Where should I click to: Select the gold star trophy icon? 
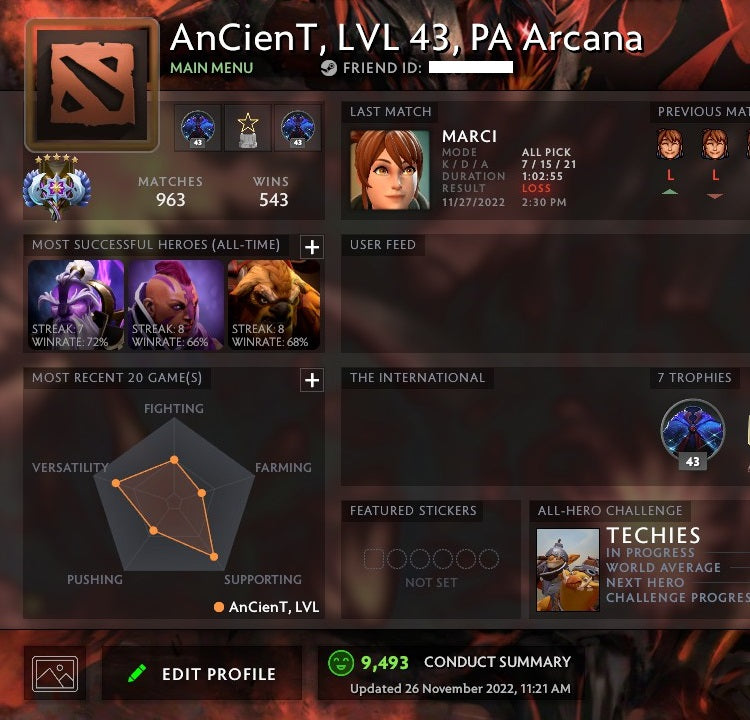247,128
